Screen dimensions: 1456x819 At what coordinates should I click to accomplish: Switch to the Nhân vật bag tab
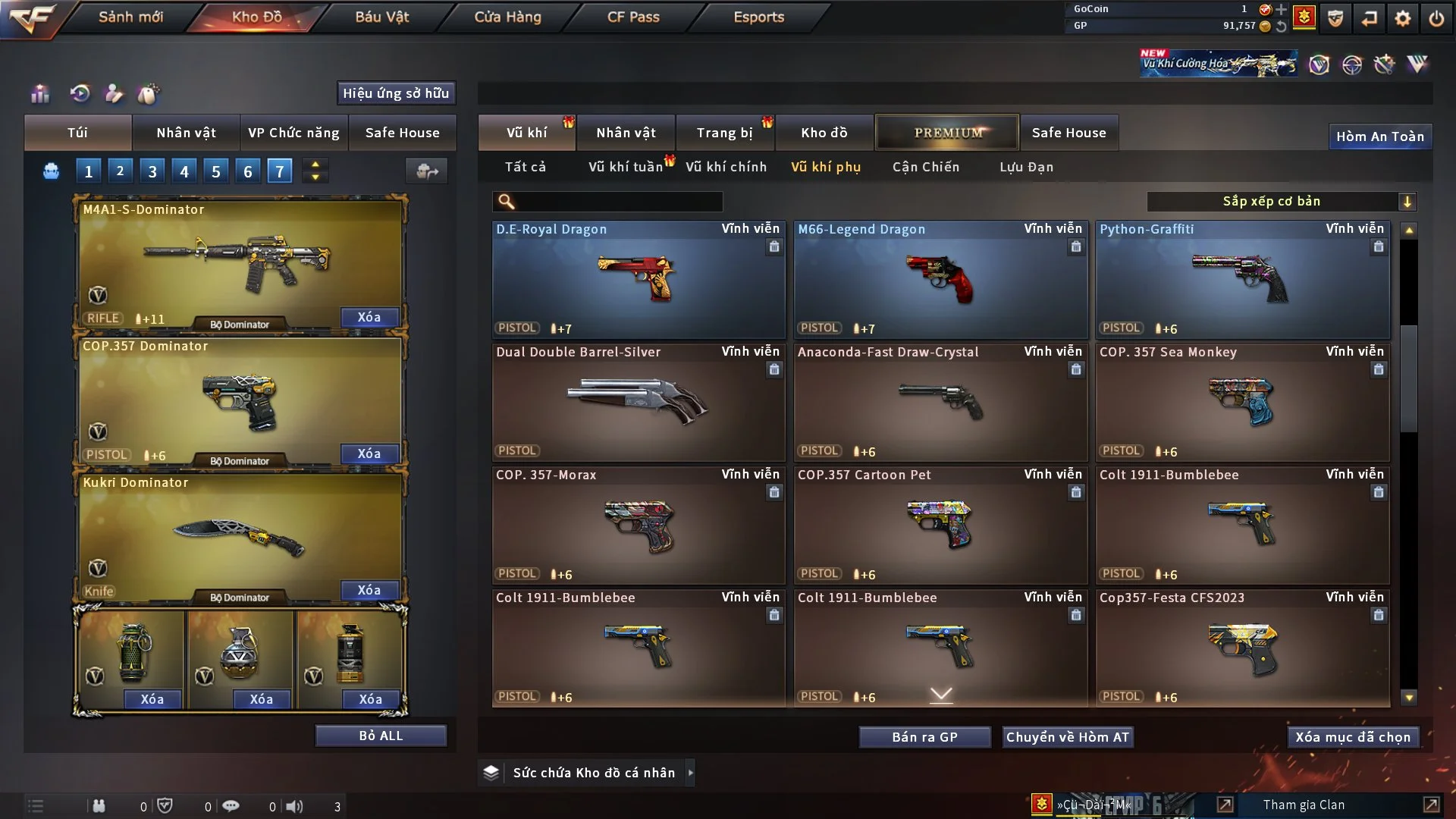pos(186,133)
